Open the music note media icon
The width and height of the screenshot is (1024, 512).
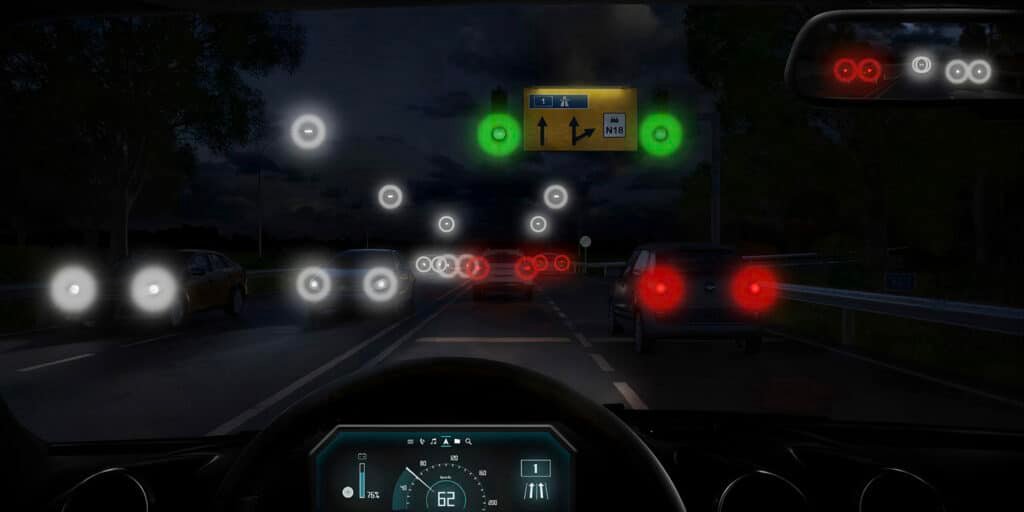pyautogui.click(x=434, y=441)
